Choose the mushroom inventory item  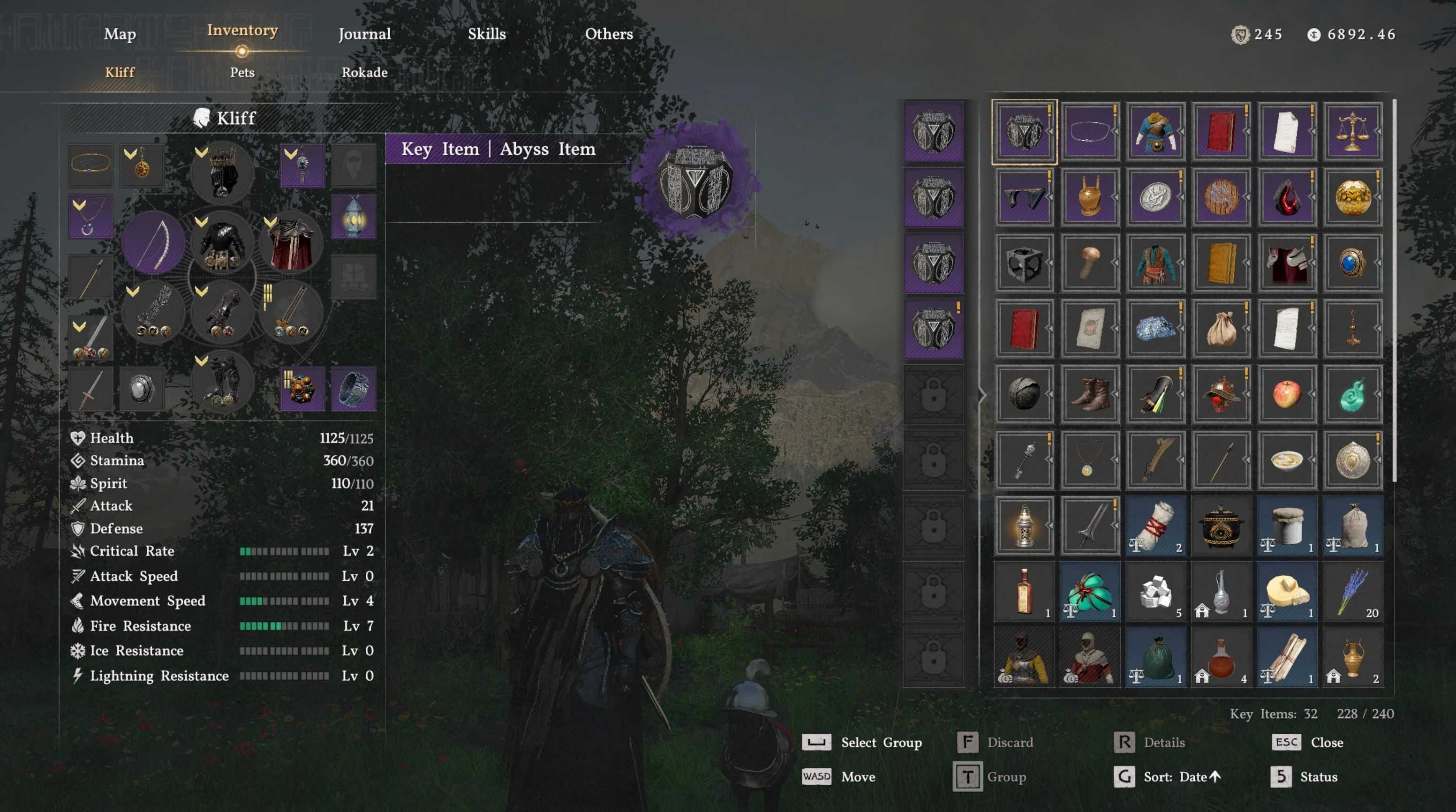tap(1089, 263)
